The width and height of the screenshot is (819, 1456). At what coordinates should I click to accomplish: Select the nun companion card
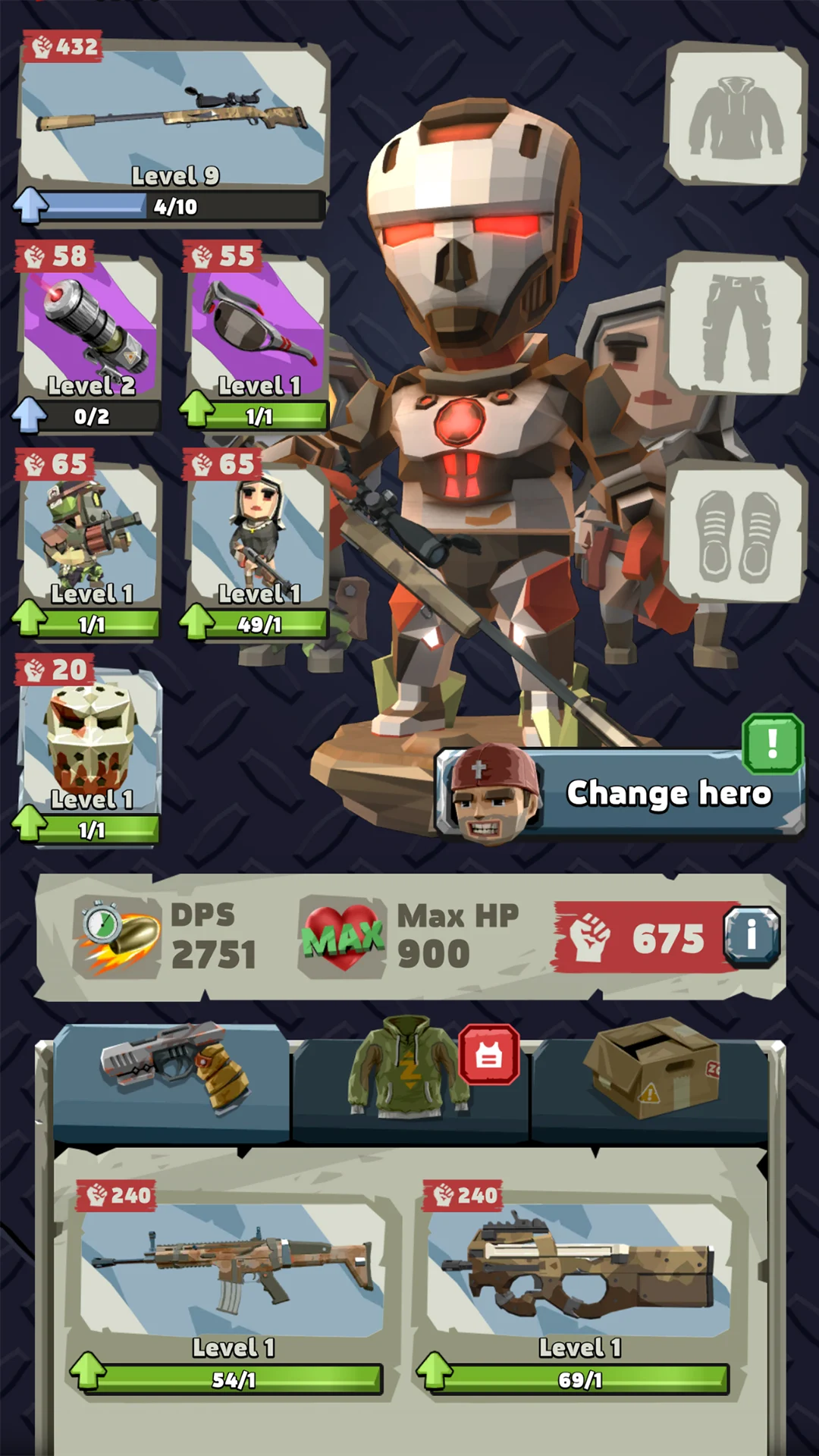click(x=258, y=535)
